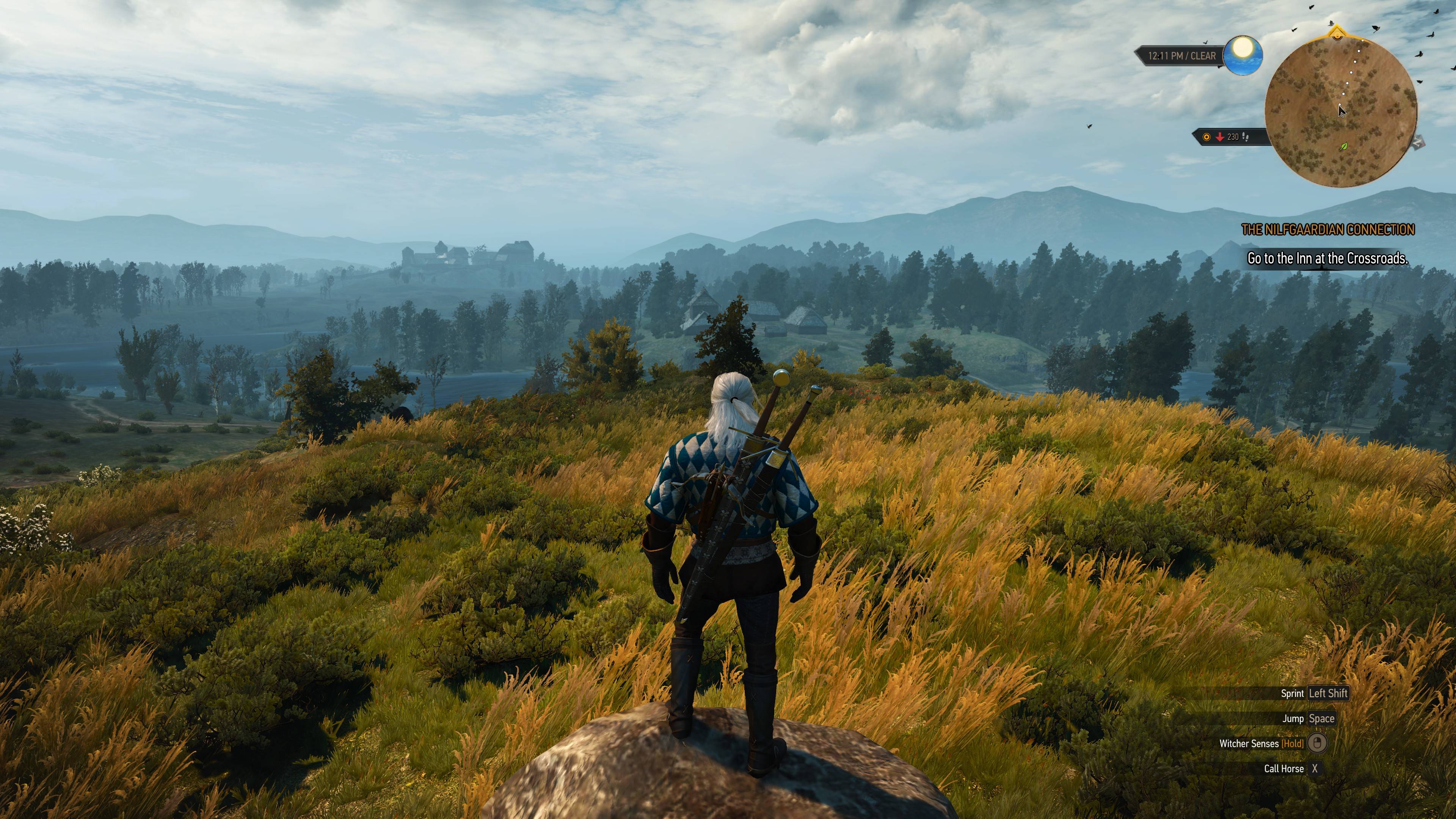The height and width of the screenshot is (819, 1456).
Task: Open the circular minimap
Action: (1341, 113)
